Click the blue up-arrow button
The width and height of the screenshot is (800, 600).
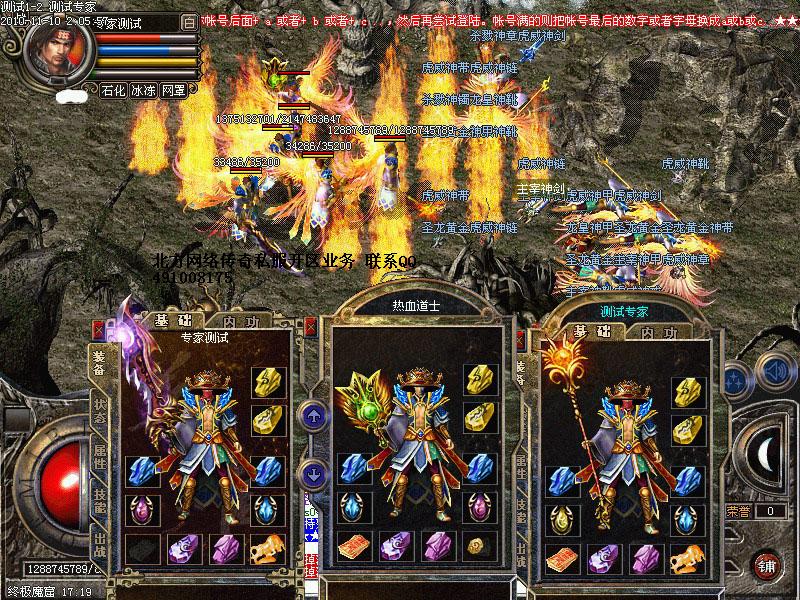[312, 414]
